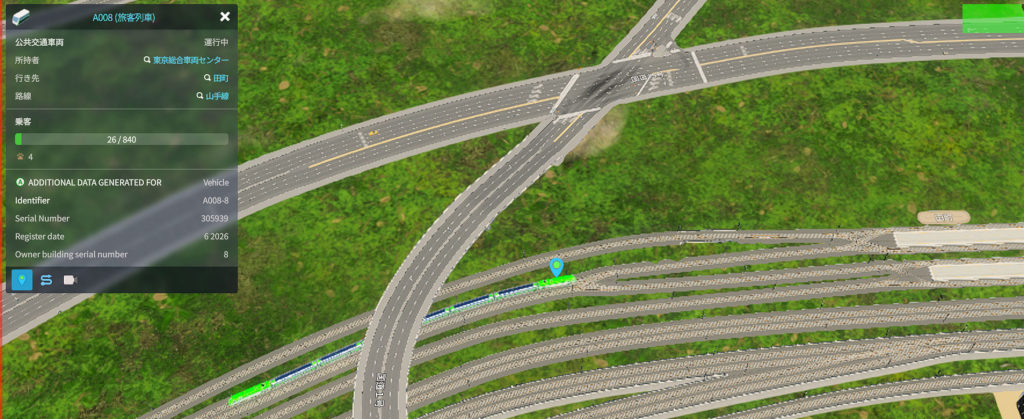Close the A008 vehicle info panel
The height and width of the screenshot is (419, 1024).
225,17
